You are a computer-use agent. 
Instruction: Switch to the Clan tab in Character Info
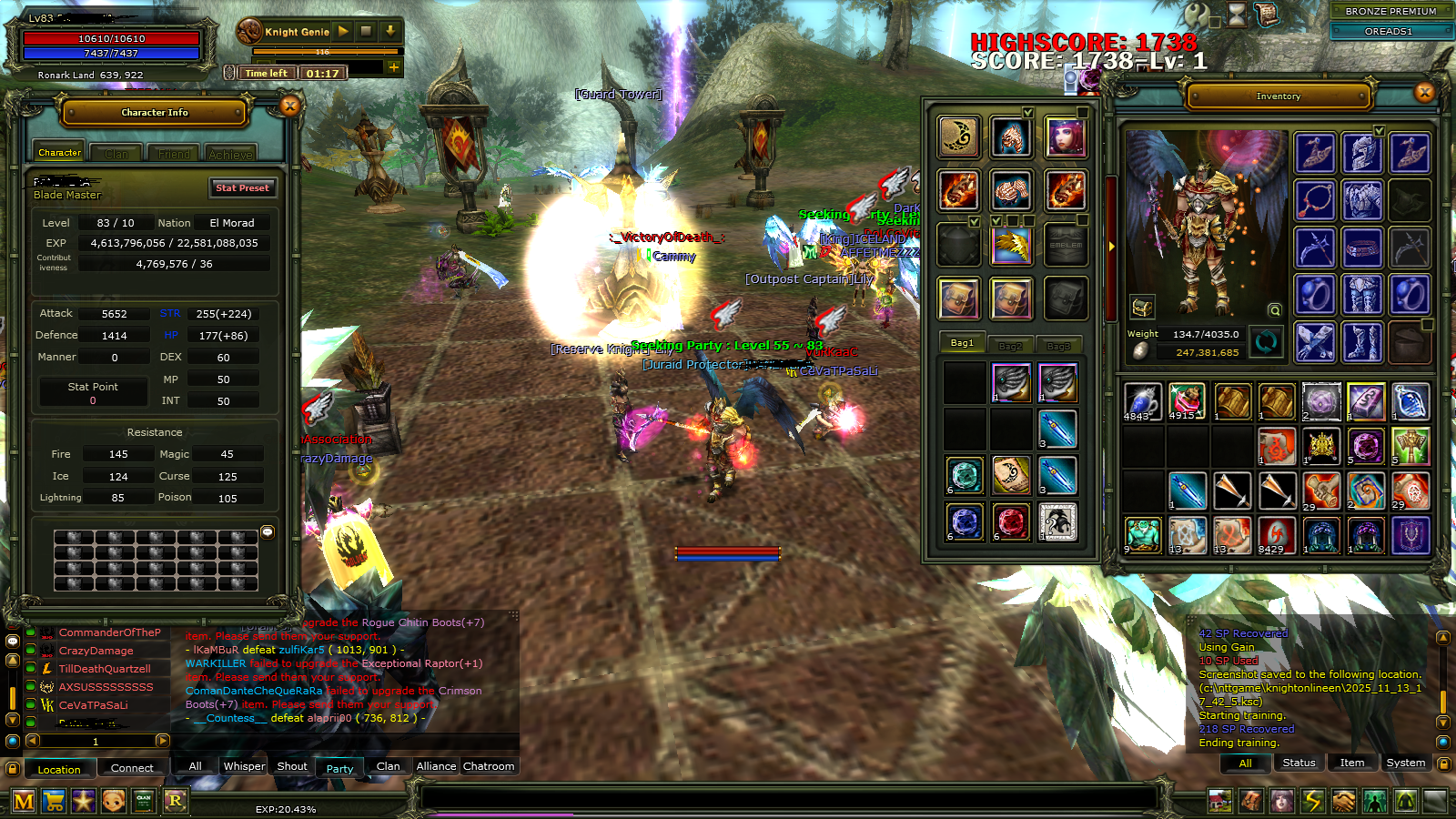coord(116,154)
